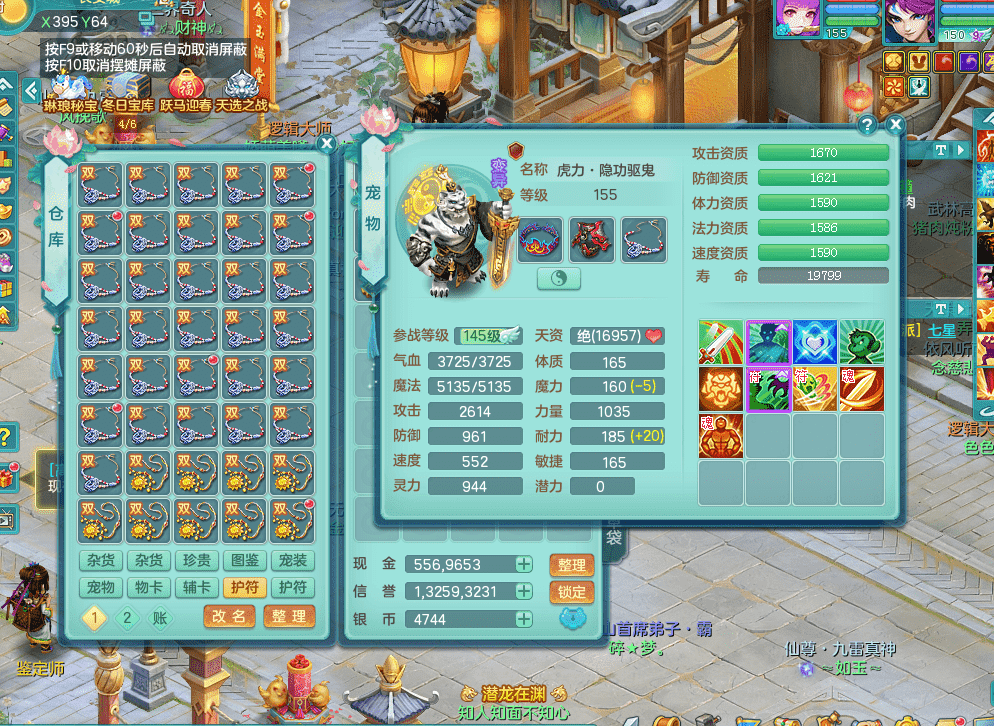This screenshot has height=726, width=994.
Task: Open the 冬日宝库 treasure chest event
Action: click(x=128, y=91)
